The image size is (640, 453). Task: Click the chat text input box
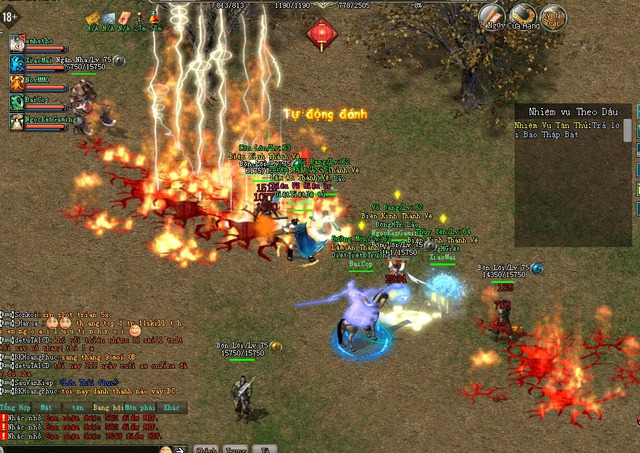tap(80, 449)
